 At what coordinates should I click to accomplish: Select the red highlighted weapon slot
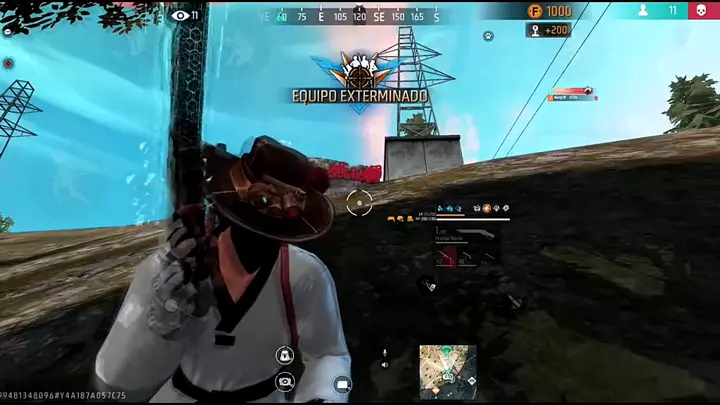coord(446,258)
